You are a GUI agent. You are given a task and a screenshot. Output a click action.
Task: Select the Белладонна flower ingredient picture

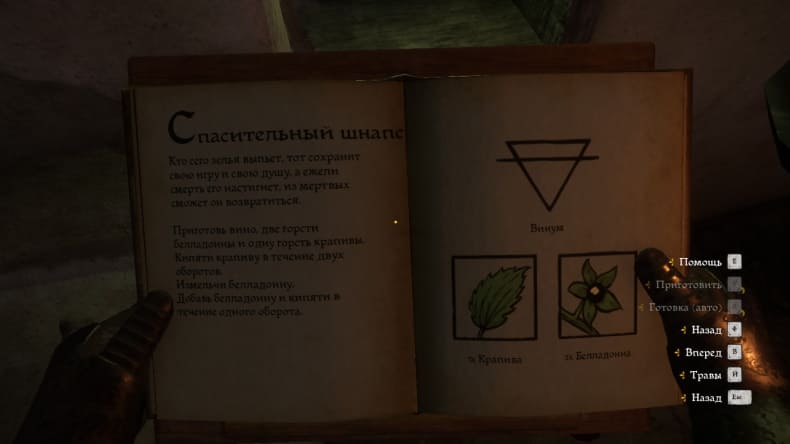[597, 294]
